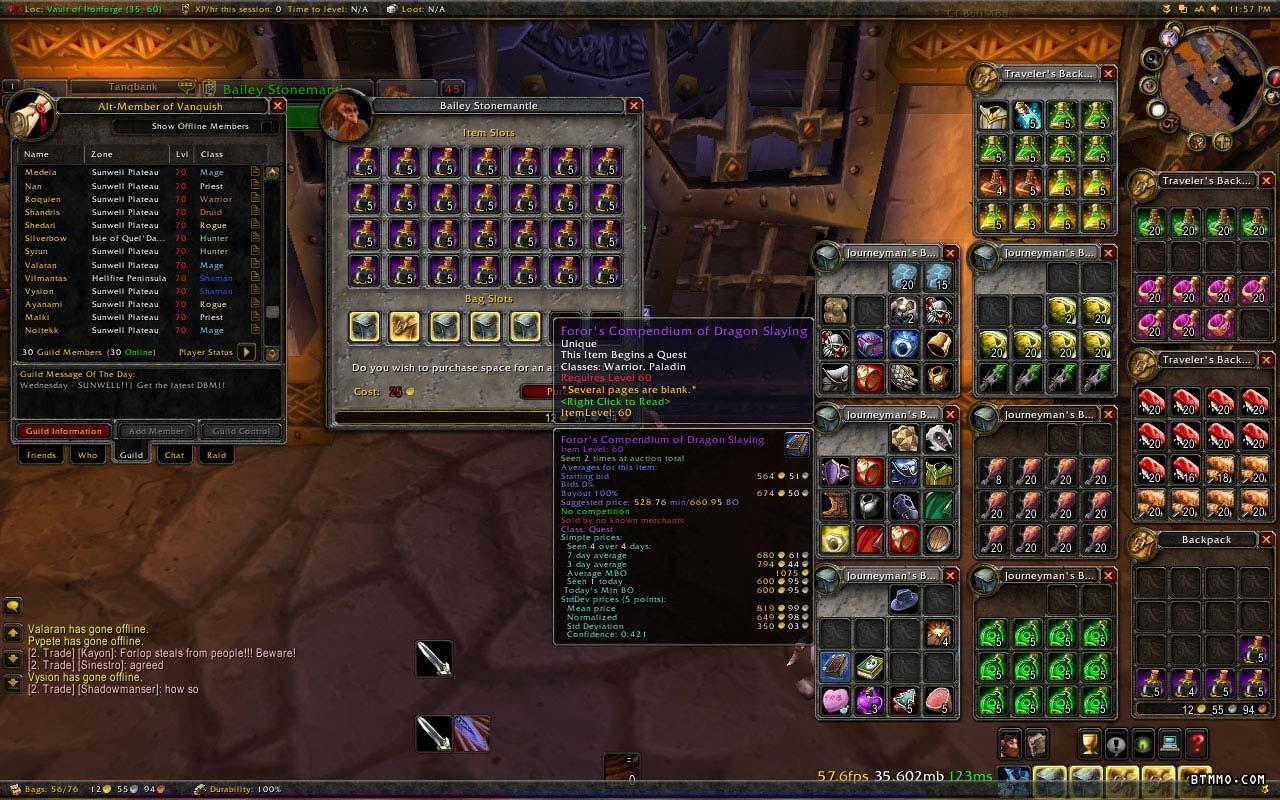Switch to the Friends tab
Image resolution: width=1280 pixels, height=800 pixels.
pyautogui.click(x=41, y=455)
